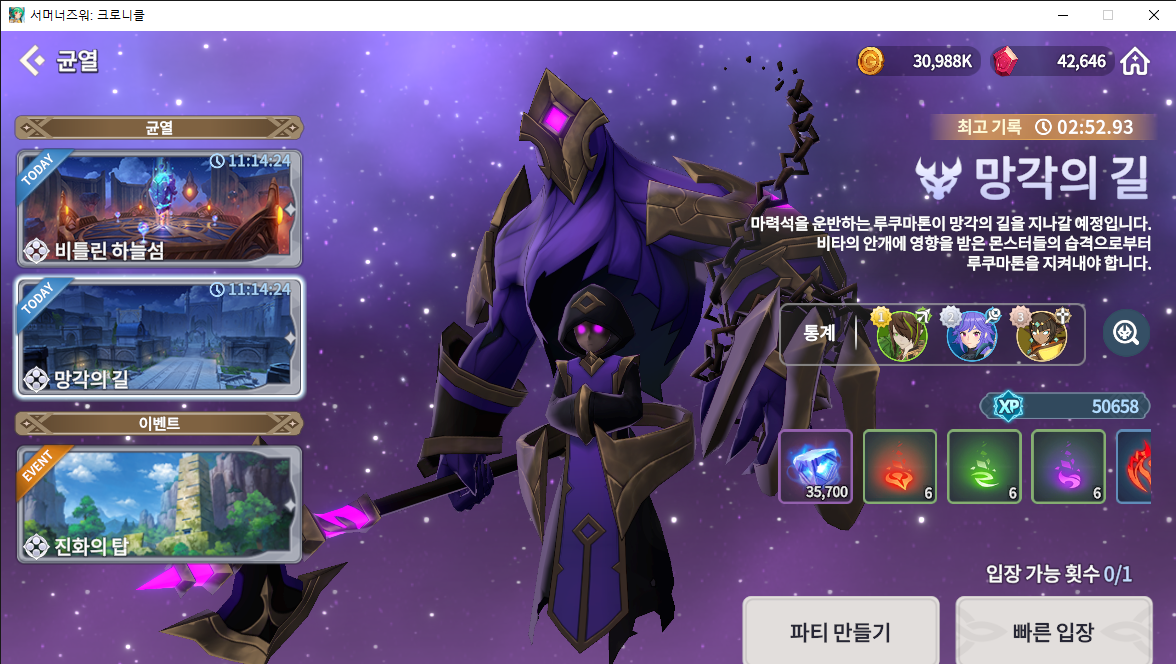1176x664 pixels.
Task: Select the 비틀린 하늘섬 rift card
Action: 159,207
